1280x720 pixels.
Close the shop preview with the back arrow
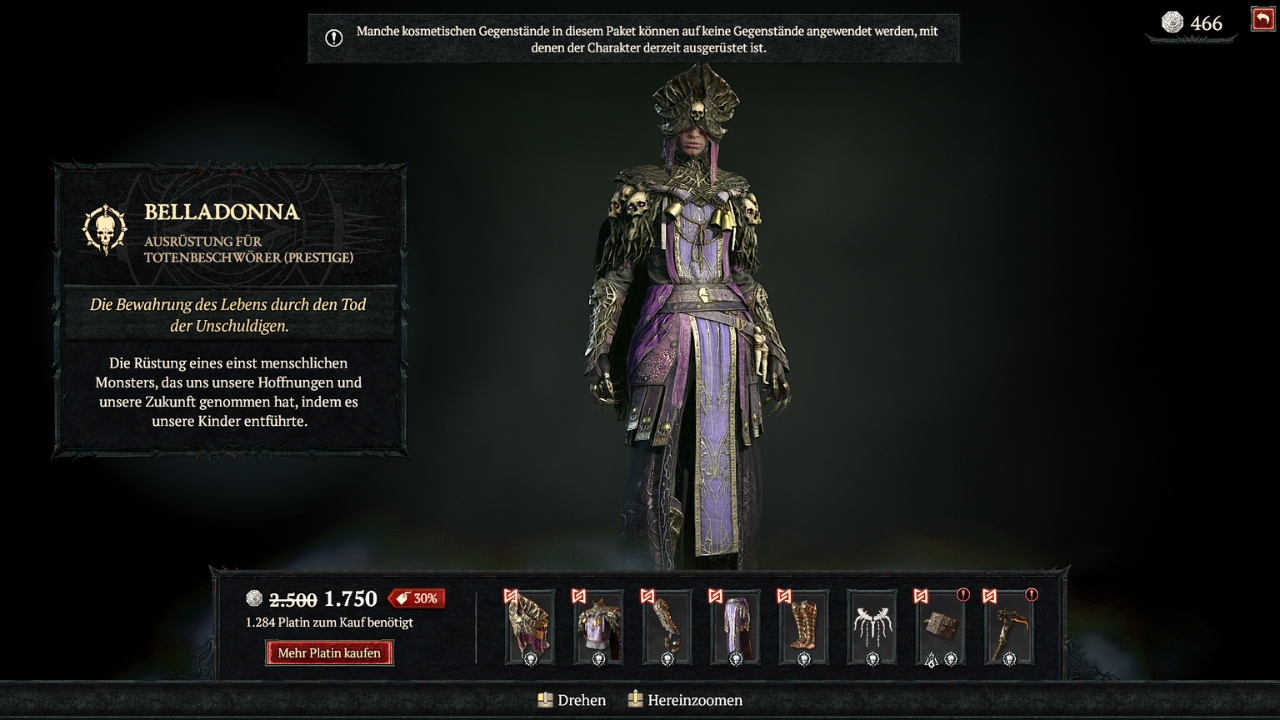(1262, 19)
